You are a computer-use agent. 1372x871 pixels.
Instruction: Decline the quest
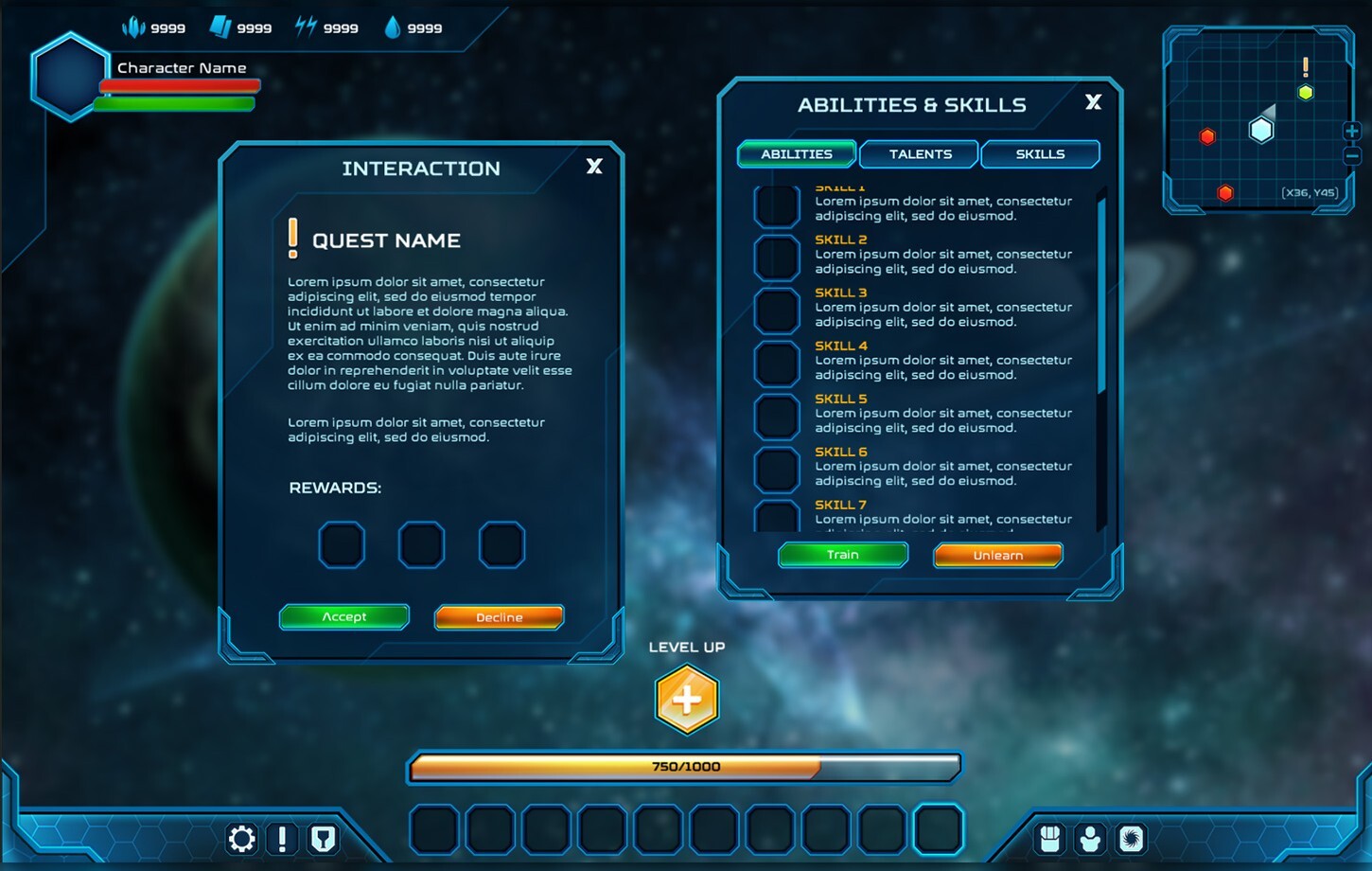click(x=499, y=617)
